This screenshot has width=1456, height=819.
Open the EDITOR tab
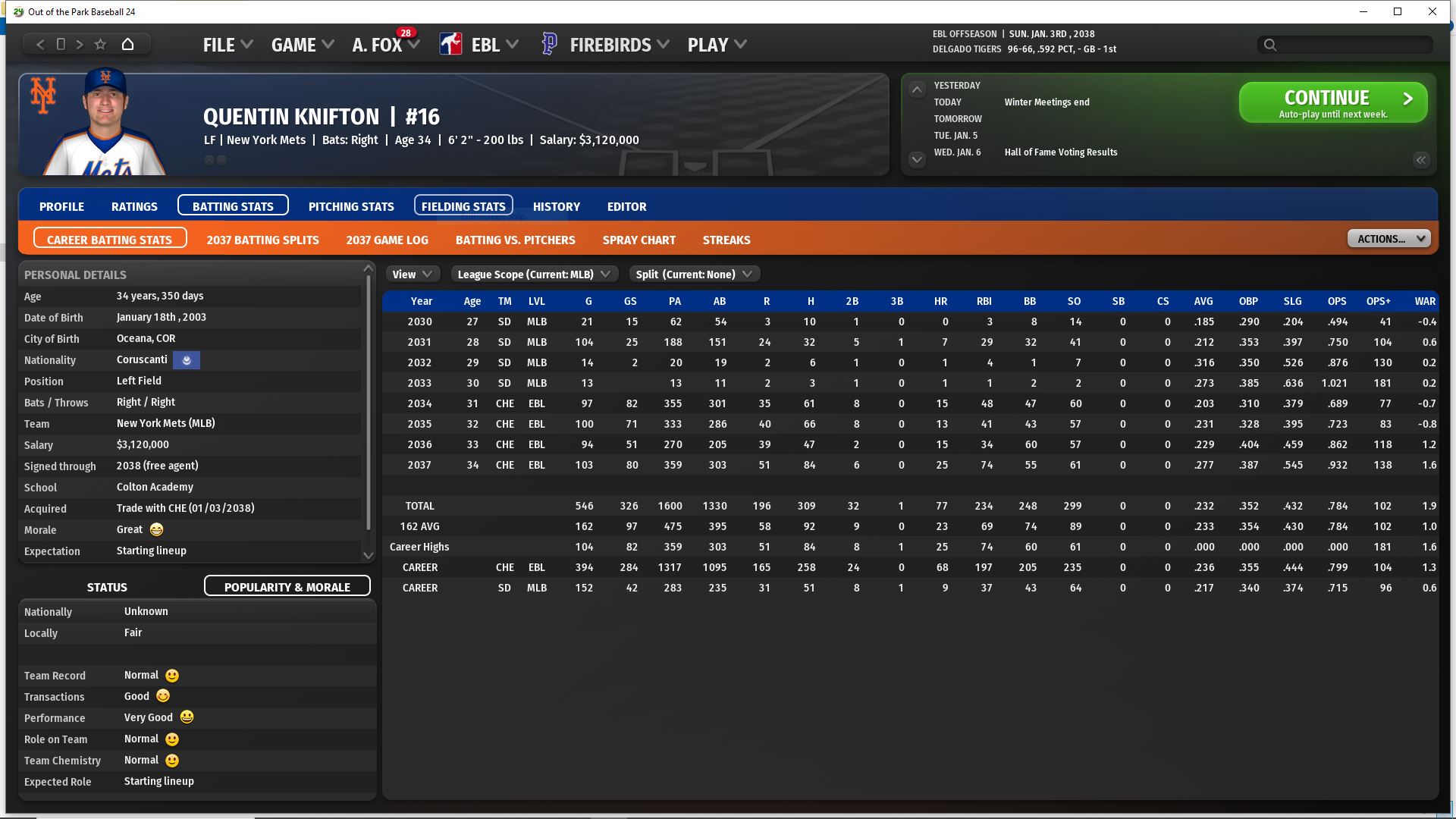coord(626,206)
